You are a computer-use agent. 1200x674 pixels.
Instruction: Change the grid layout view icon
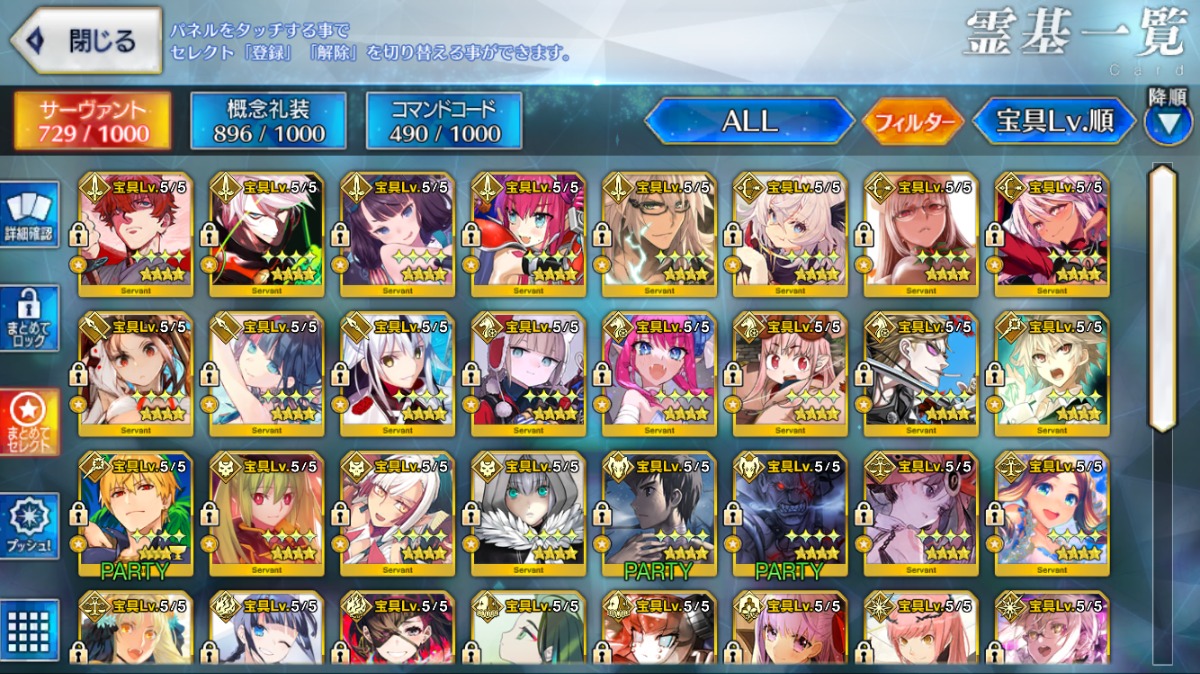[x=29, y=630]
